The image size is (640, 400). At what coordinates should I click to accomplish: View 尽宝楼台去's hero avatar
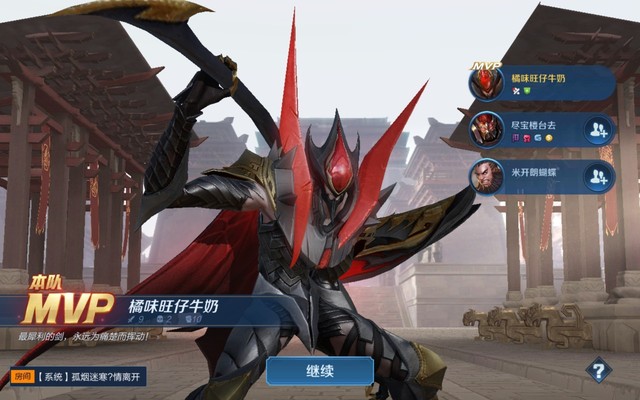click(487, 130)
